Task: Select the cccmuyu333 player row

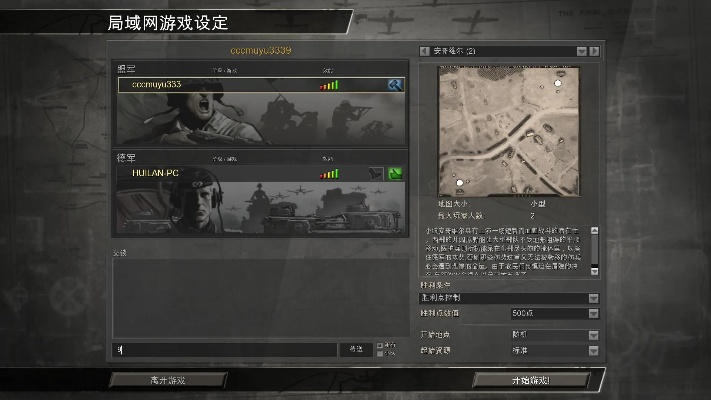Action: 220,85
